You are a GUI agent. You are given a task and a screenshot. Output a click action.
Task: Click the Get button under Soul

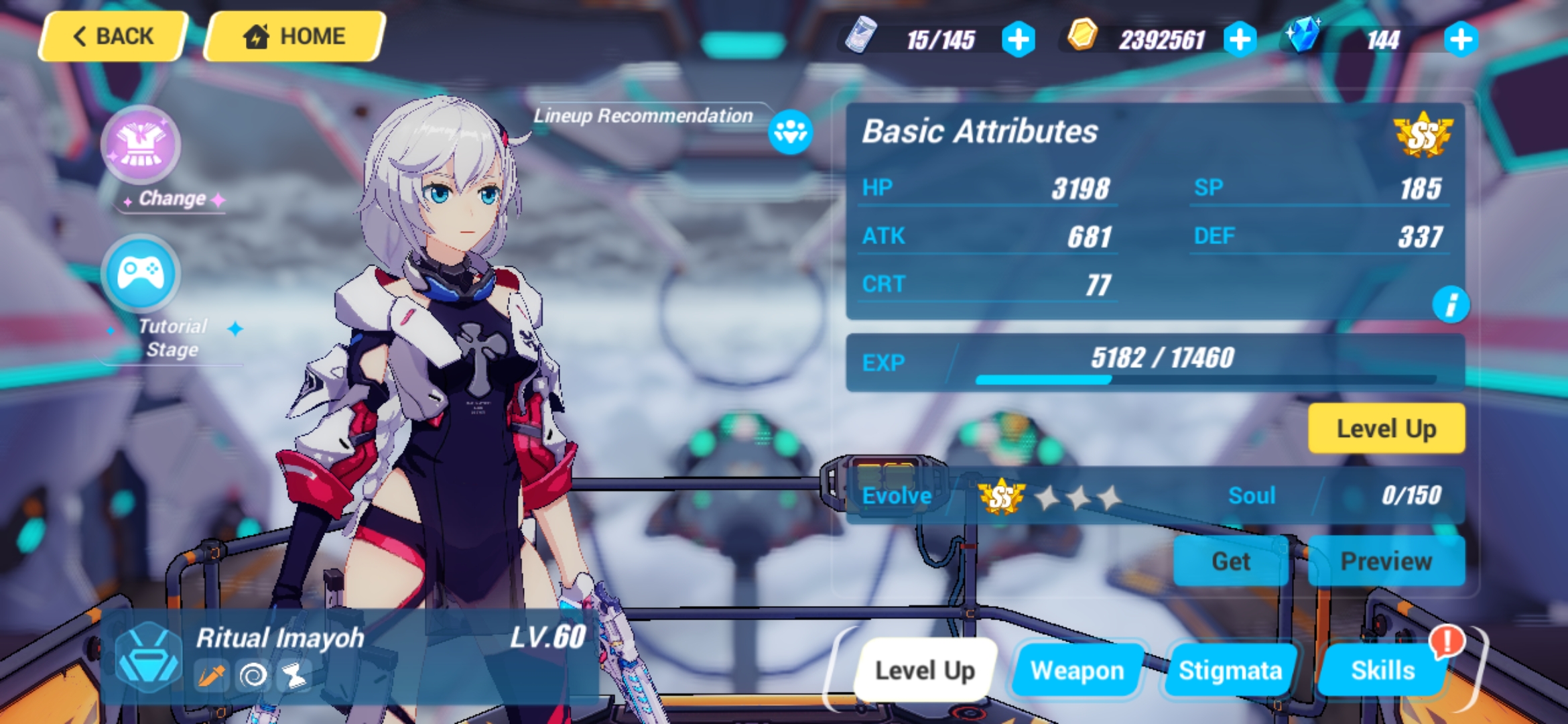coord(1230,560)
